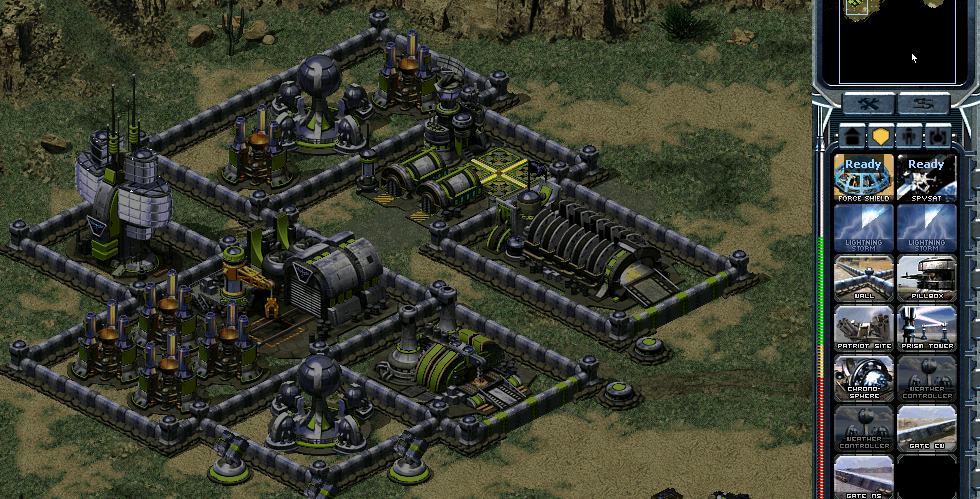980x499 pixels.
Task: Select the Chronosphere icon
Action: [x=863, y=377]
